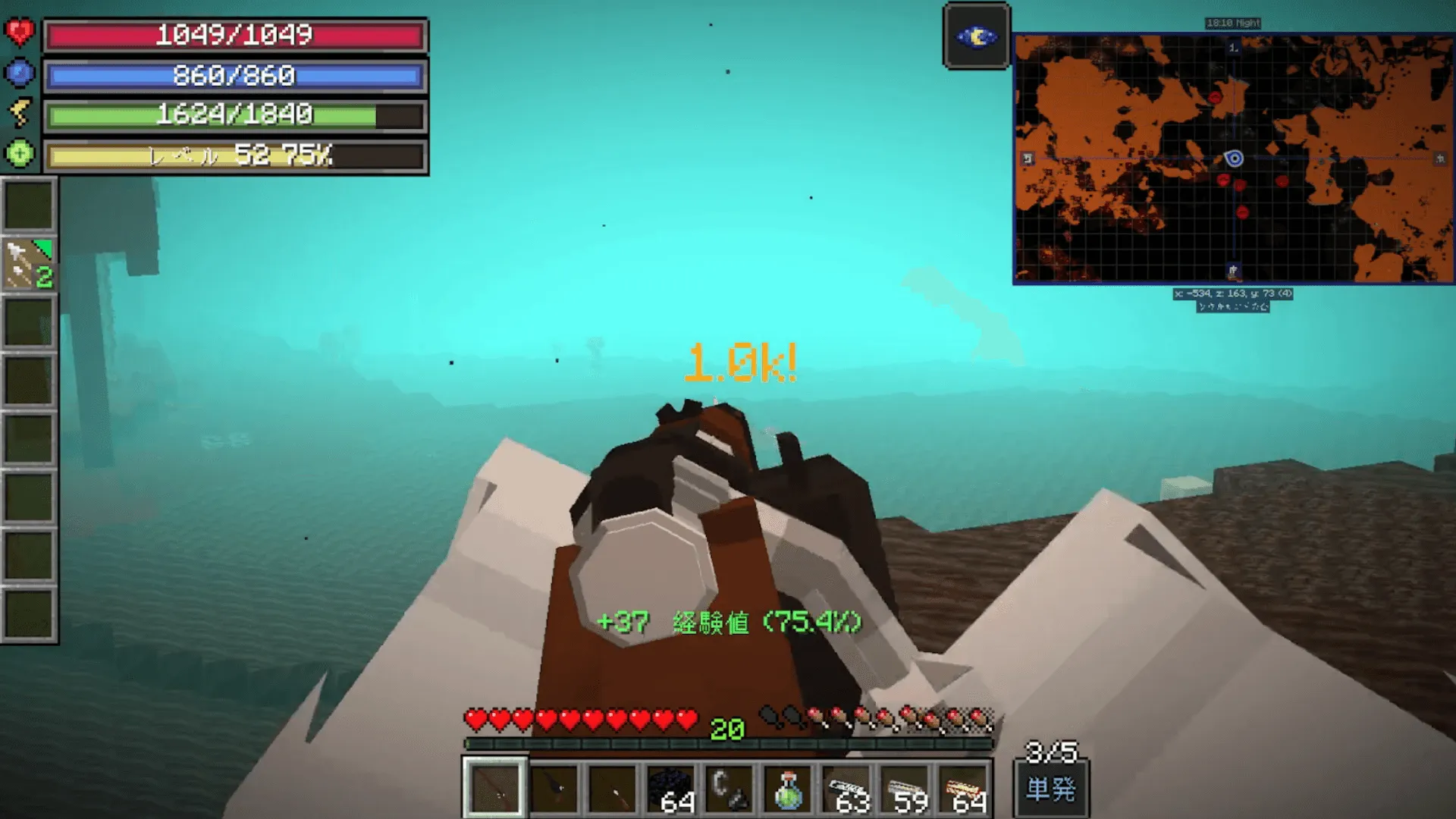Click the 18:10 Night time header

point(1233,21)
